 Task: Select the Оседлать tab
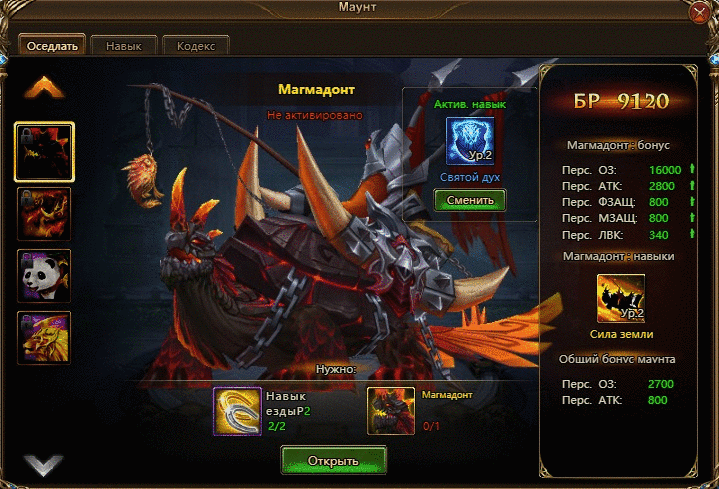(x=51, y=46)
